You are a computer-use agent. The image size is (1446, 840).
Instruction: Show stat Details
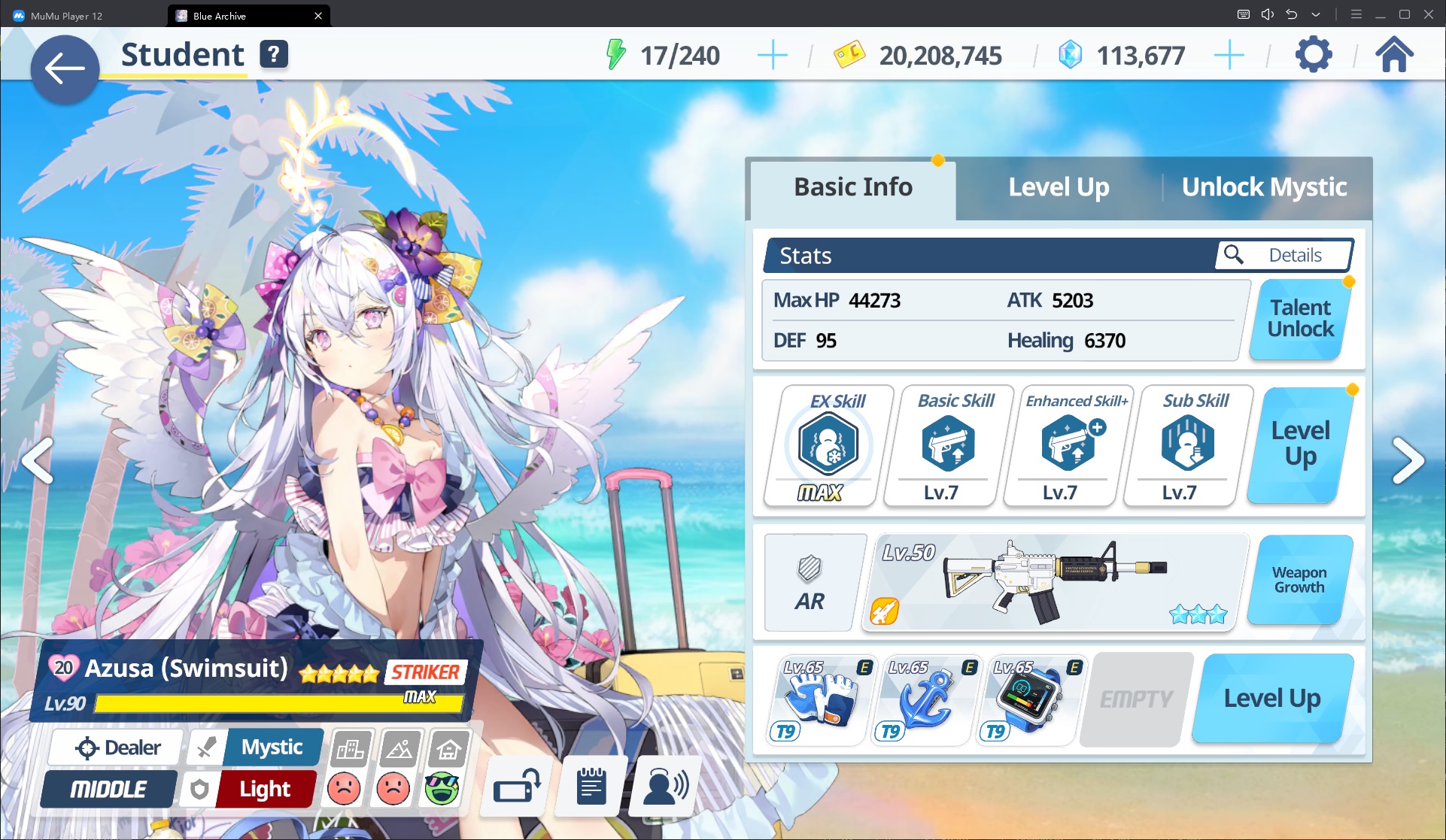(1283, 256)
